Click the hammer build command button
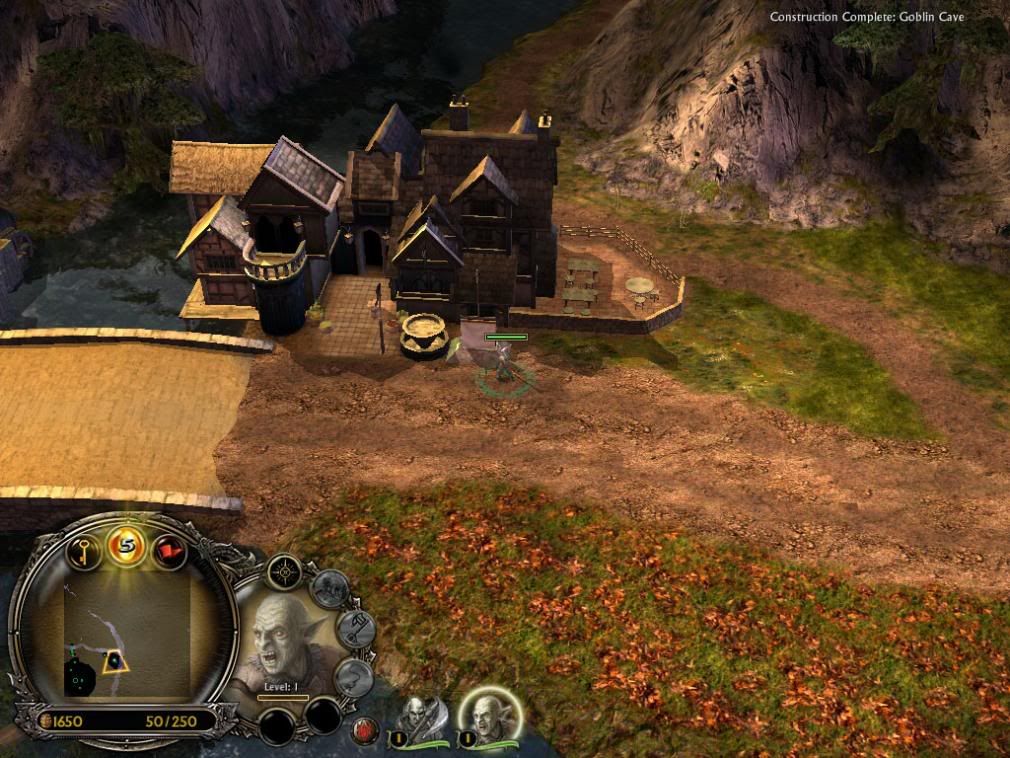The height and width of the screenshot is (758, 1010). click(354, 627)
